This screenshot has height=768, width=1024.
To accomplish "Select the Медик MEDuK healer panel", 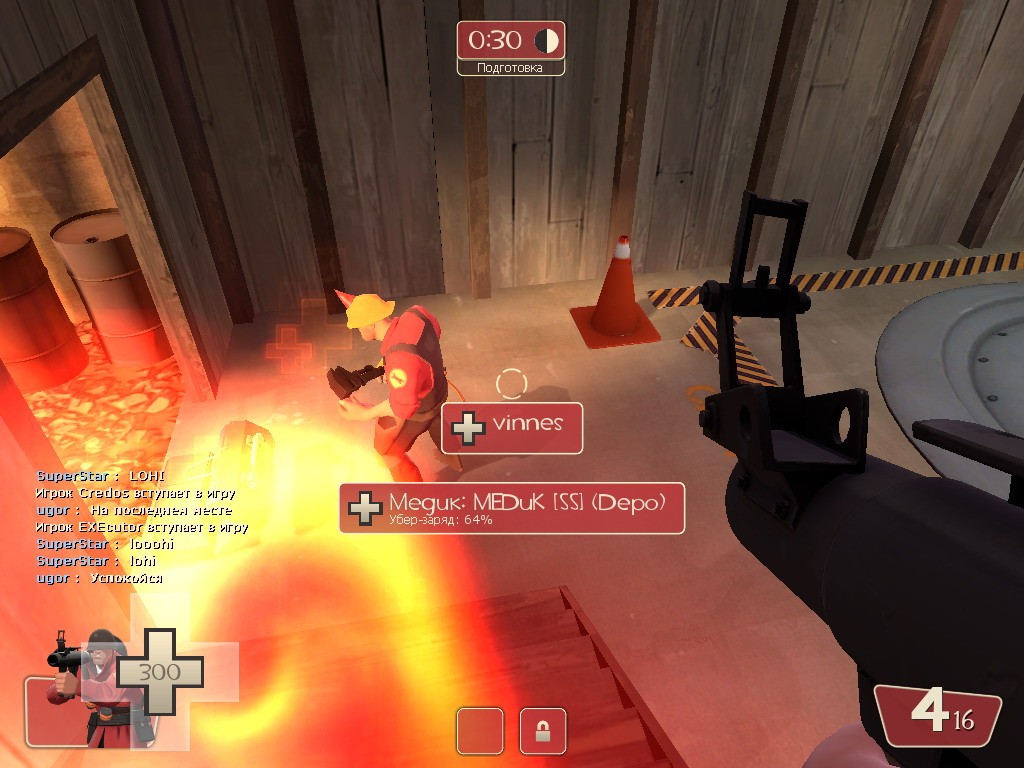I will point(512,508).
